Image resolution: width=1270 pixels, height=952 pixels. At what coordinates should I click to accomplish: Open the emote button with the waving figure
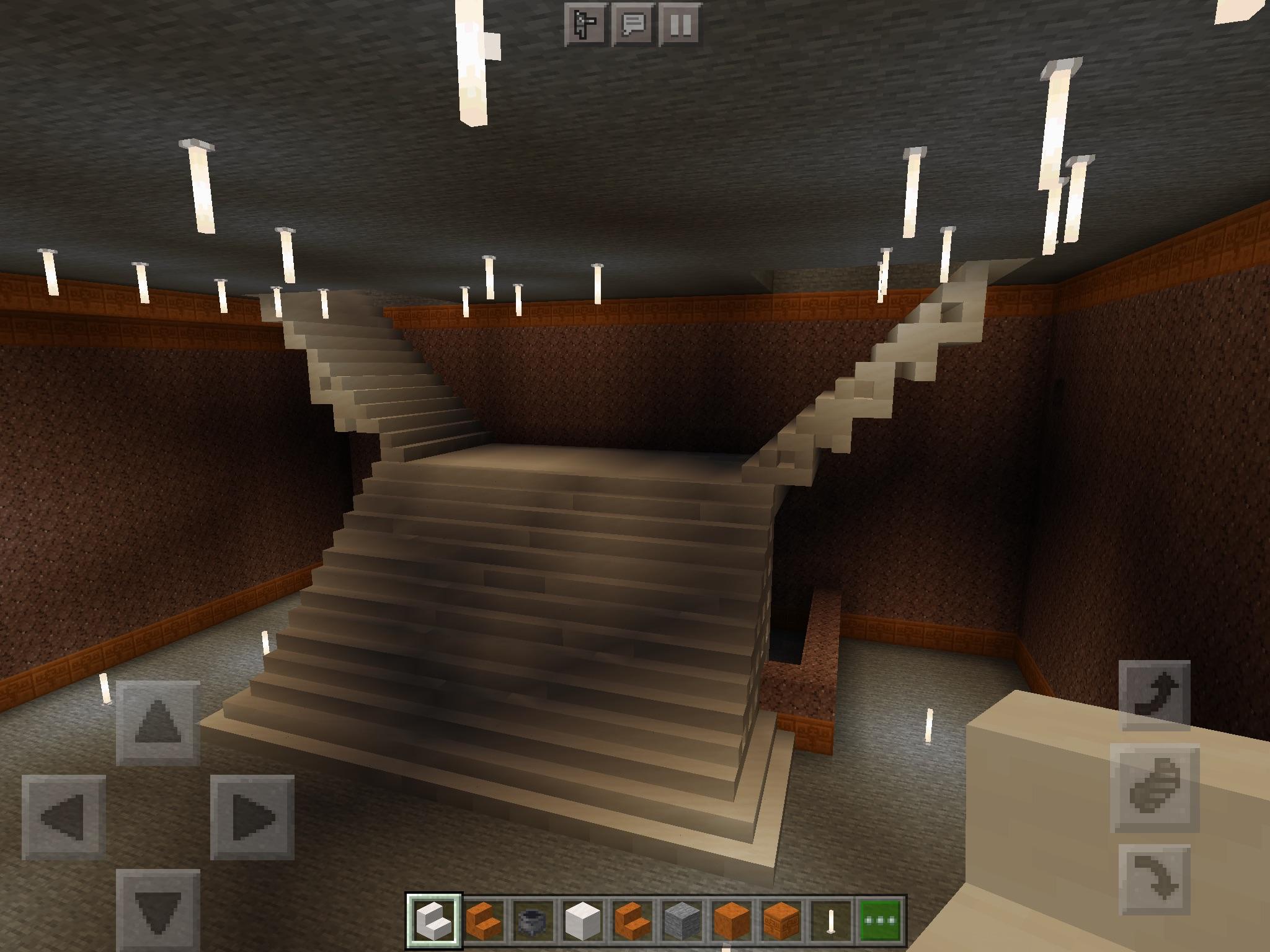[585, 25]
